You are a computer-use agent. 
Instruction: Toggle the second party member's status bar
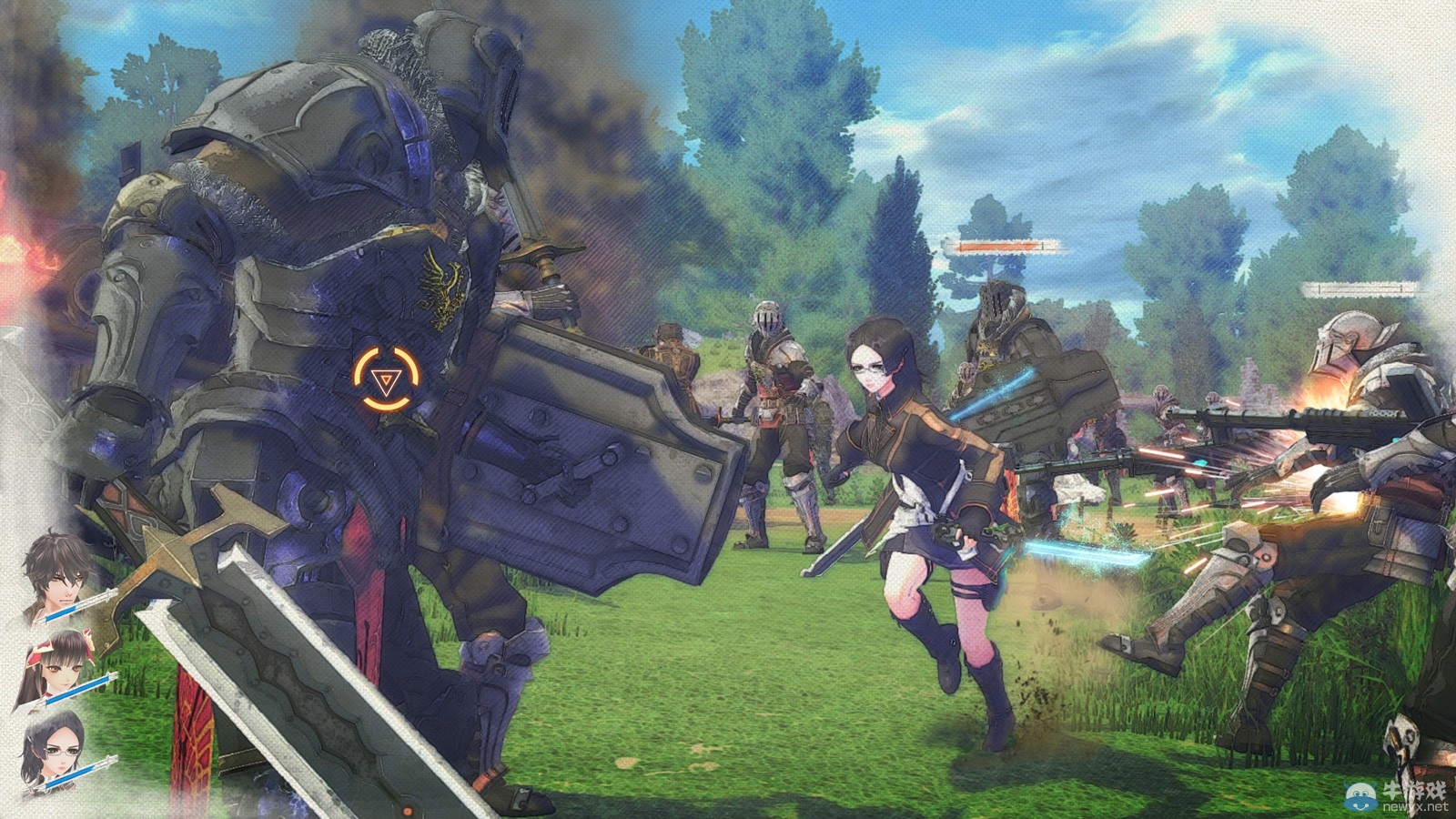click(79, 689)
